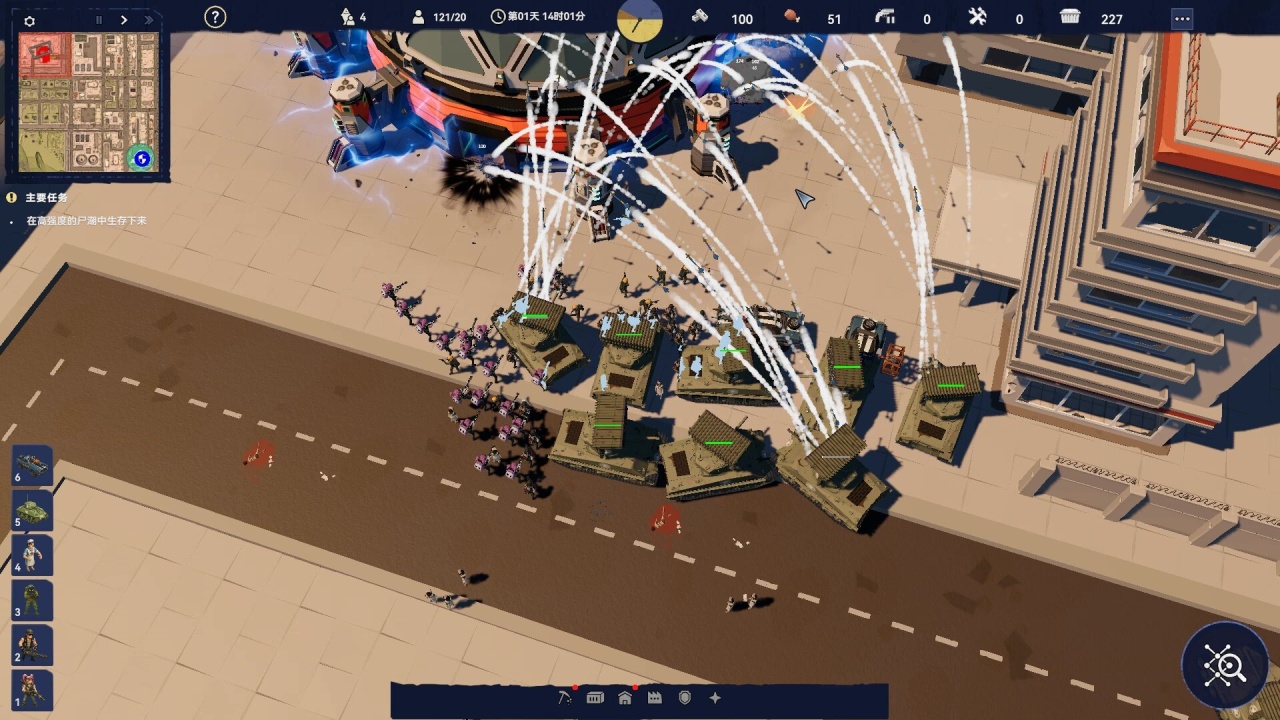
Task: Open the pickaxe category in the build bar
Action: (x=565, y=698)
